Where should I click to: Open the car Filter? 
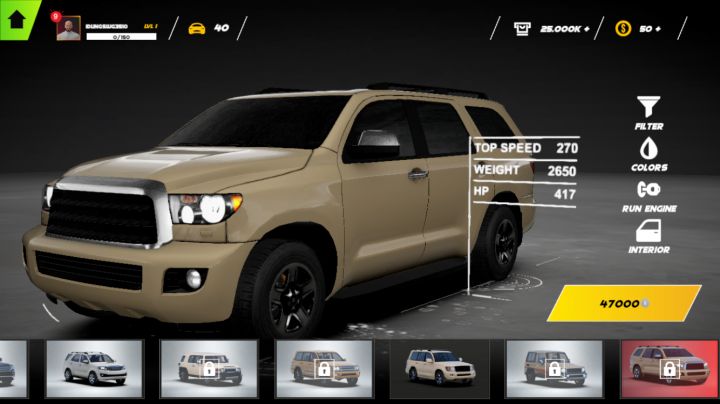[649, 112]
